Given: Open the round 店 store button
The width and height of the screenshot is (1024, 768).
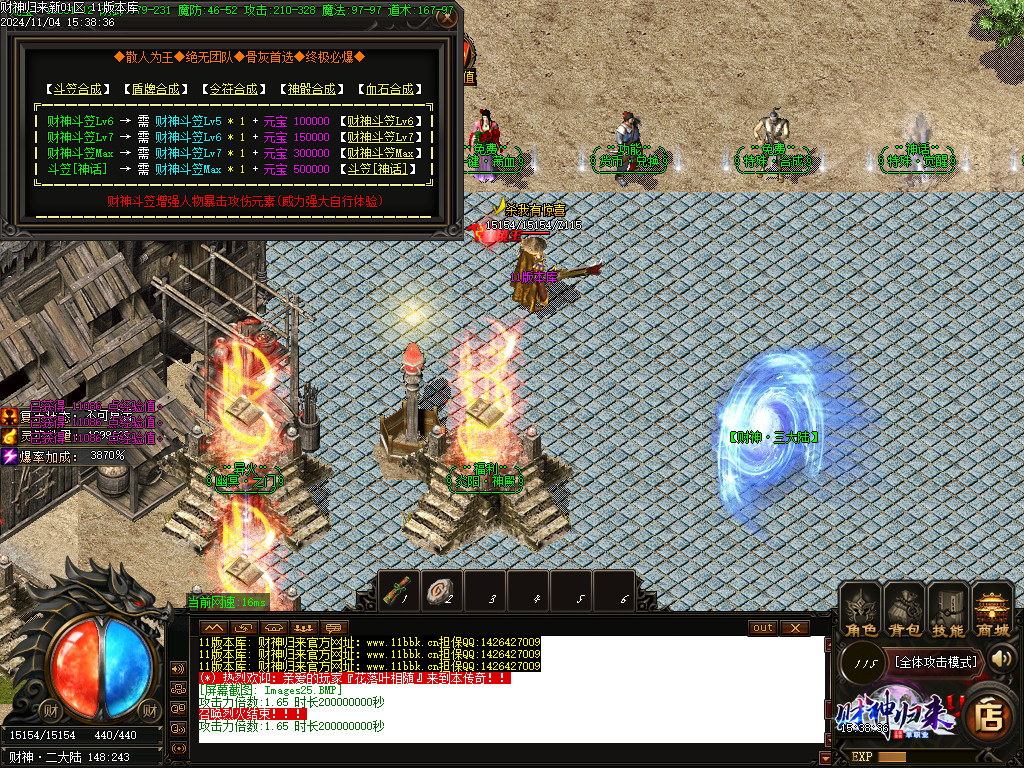Looking at the screenshot, I should (989, 715).
